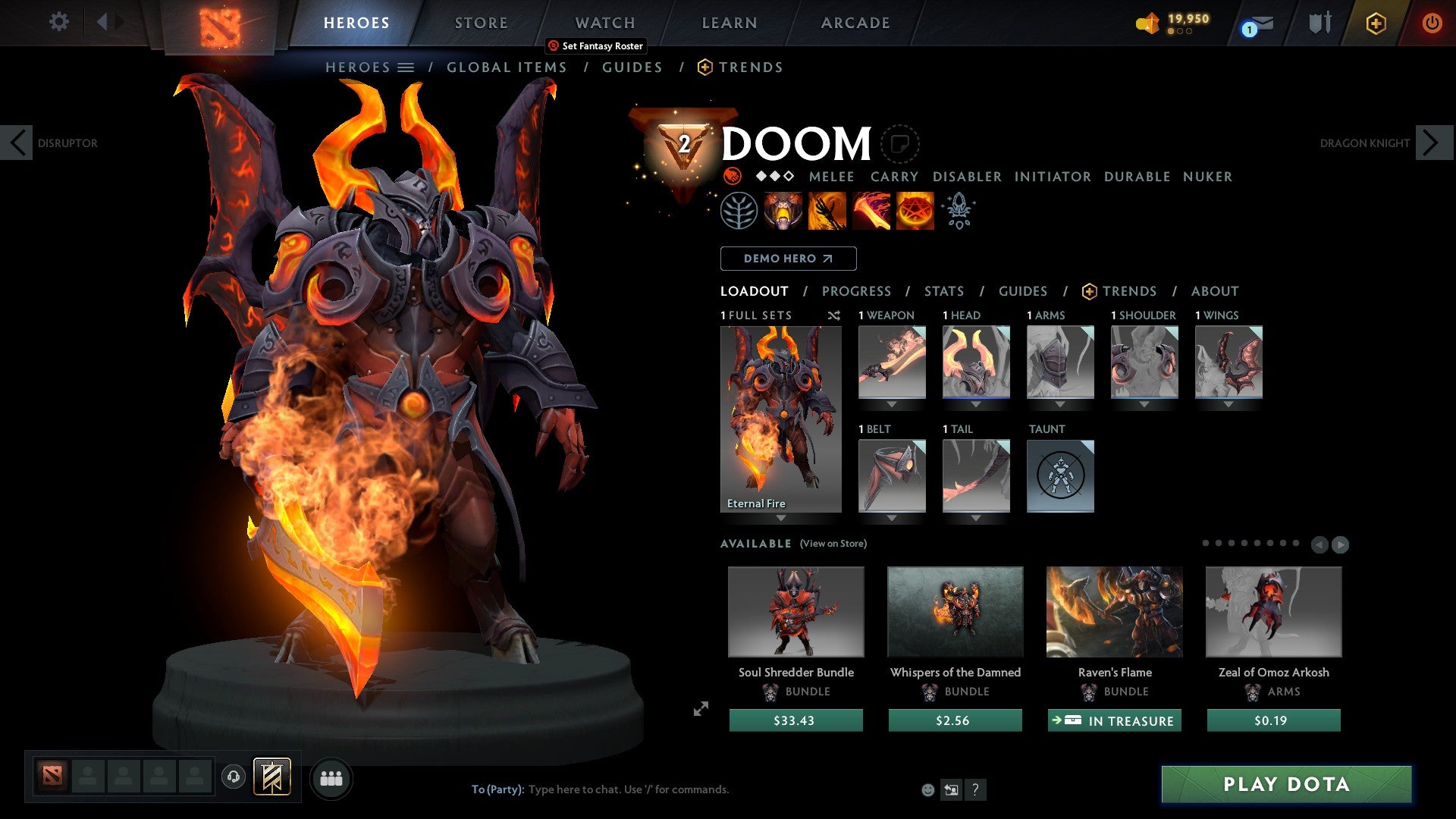Open the PROGRESS tab
Image resolution: width=1456 pixels, height=819 pixels.
[857, 290]
